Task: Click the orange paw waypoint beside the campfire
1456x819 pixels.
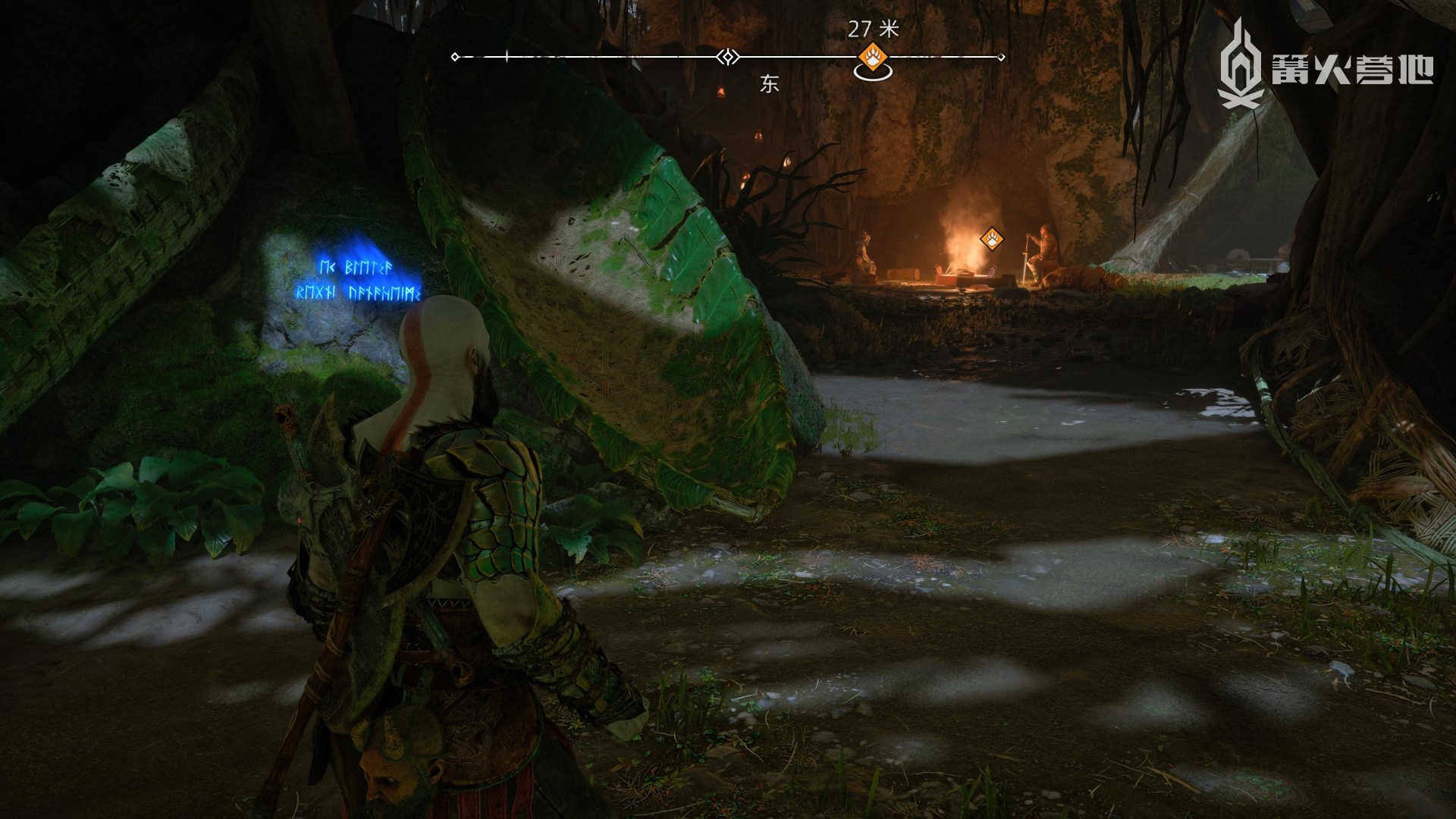Action: 992,240
